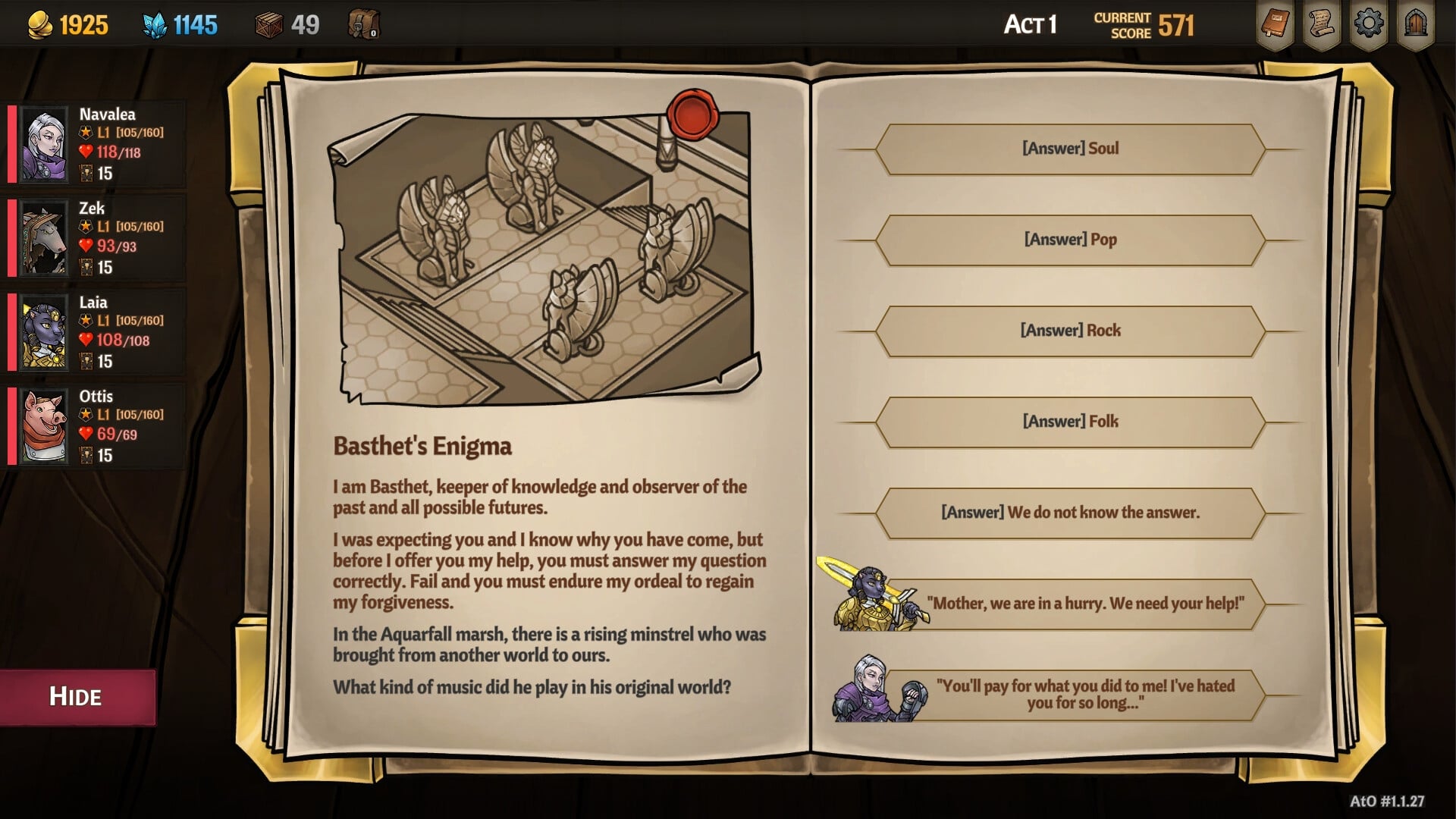The image size is (1456, 819).
Task: Open the journal book icon
Action: (1275, 24)
